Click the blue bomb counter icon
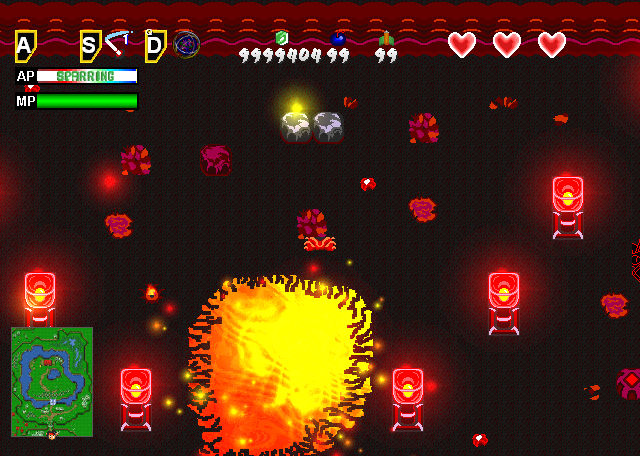 [338, 38]
